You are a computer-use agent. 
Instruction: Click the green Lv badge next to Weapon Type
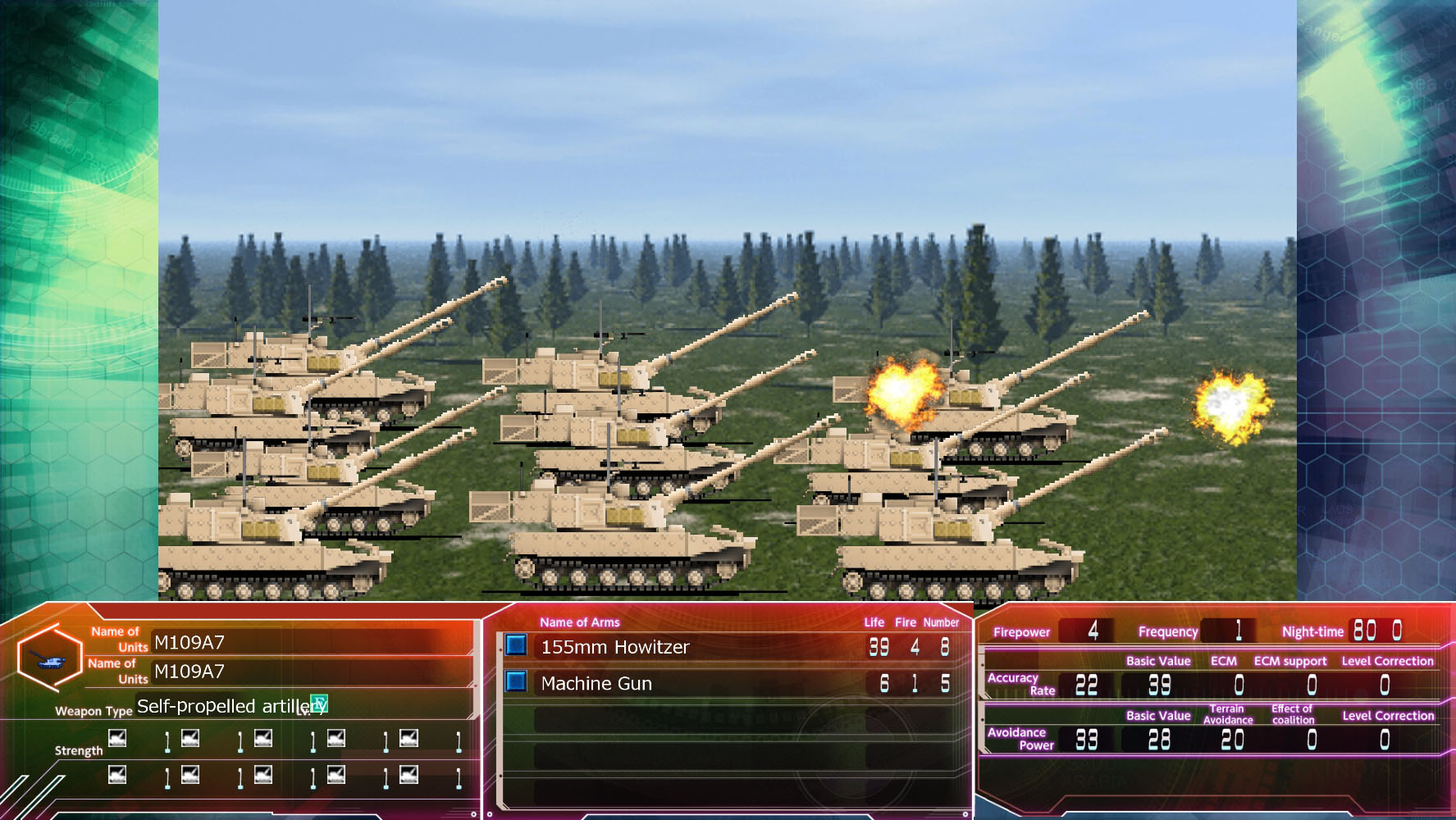pyautogui.click(x=319, y=704)
